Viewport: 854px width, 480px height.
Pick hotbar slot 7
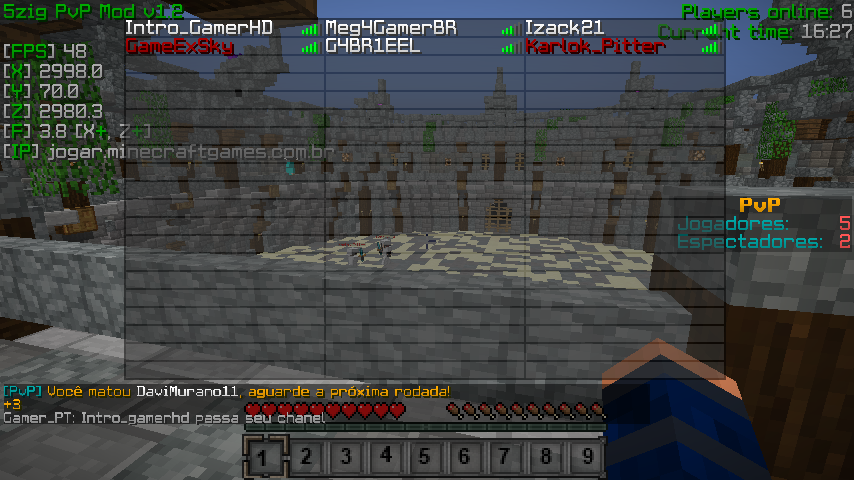click(506, 458)
